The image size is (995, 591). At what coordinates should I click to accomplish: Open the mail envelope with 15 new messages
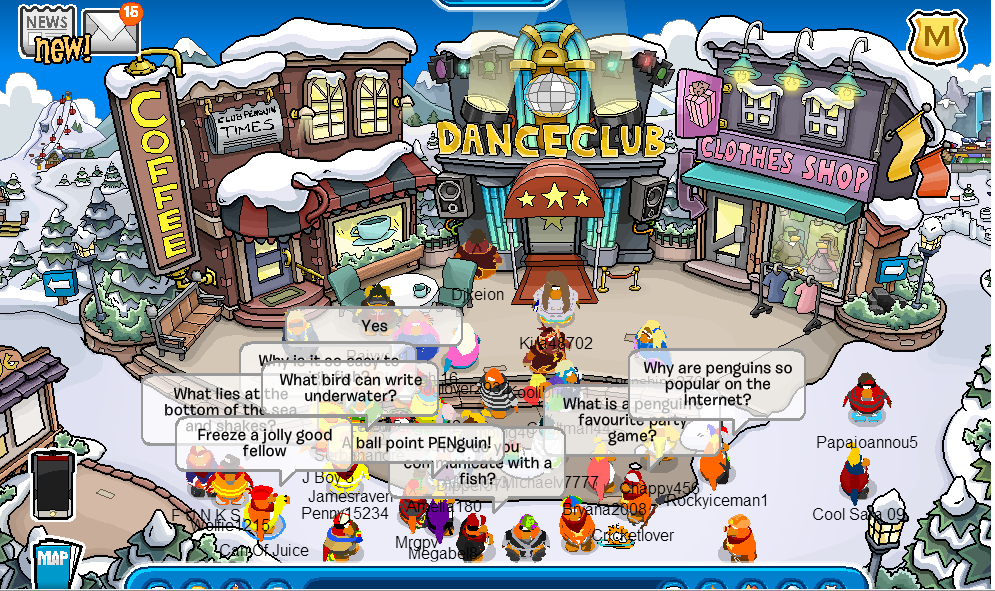(109, 32)
